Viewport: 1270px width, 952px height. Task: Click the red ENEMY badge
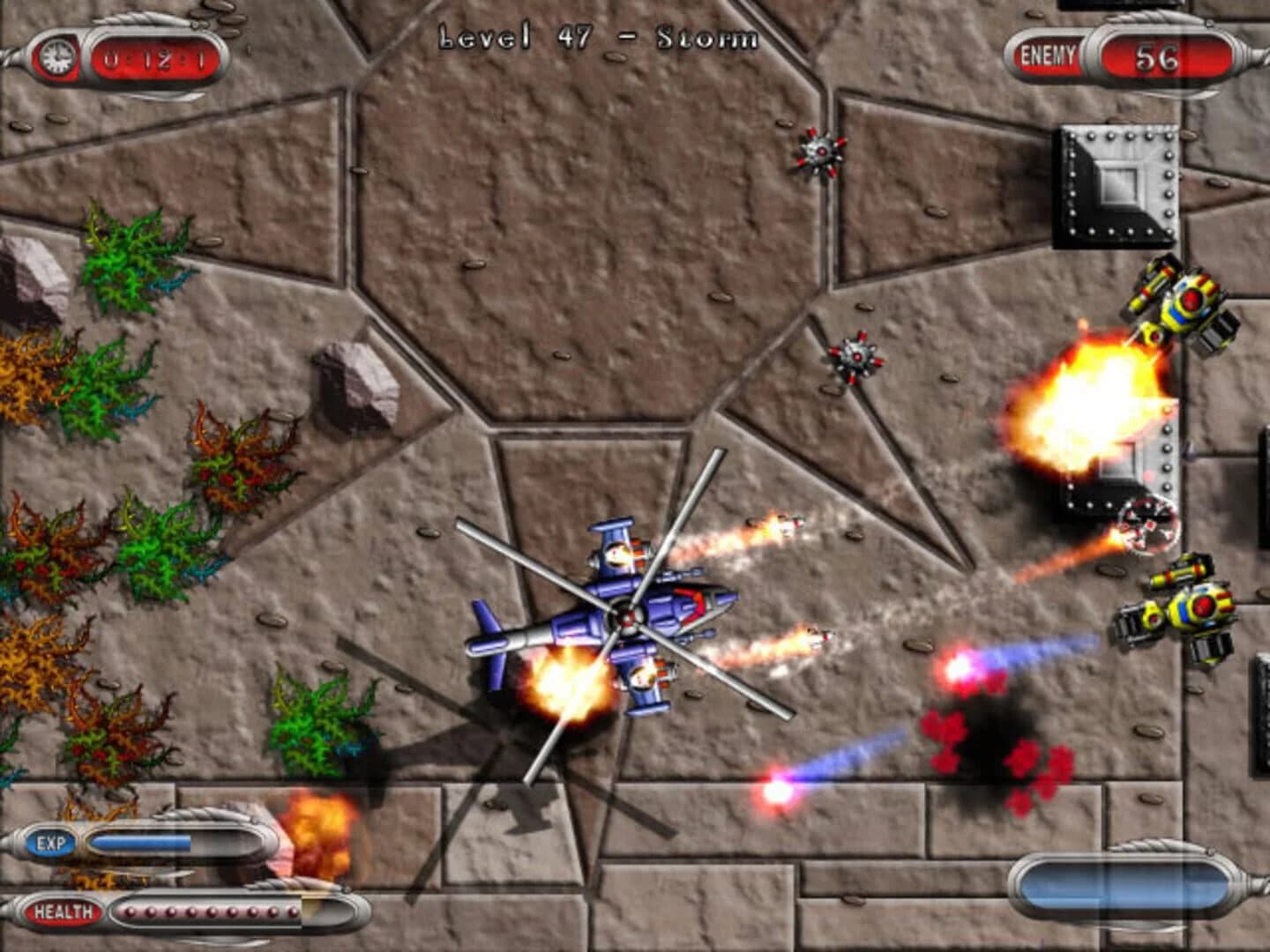[1048, 53]
